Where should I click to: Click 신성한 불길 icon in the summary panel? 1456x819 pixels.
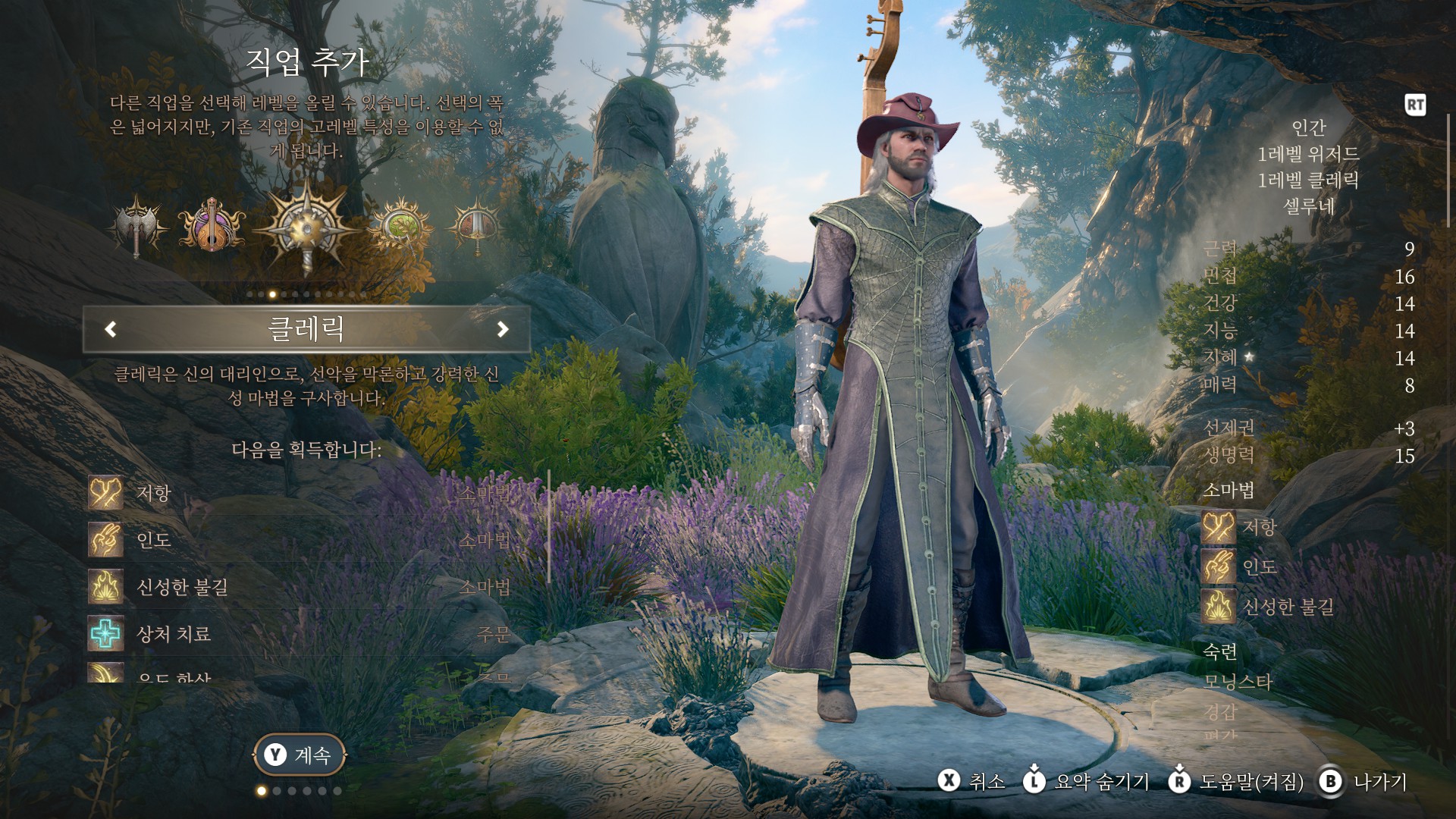pos(1219,607)
